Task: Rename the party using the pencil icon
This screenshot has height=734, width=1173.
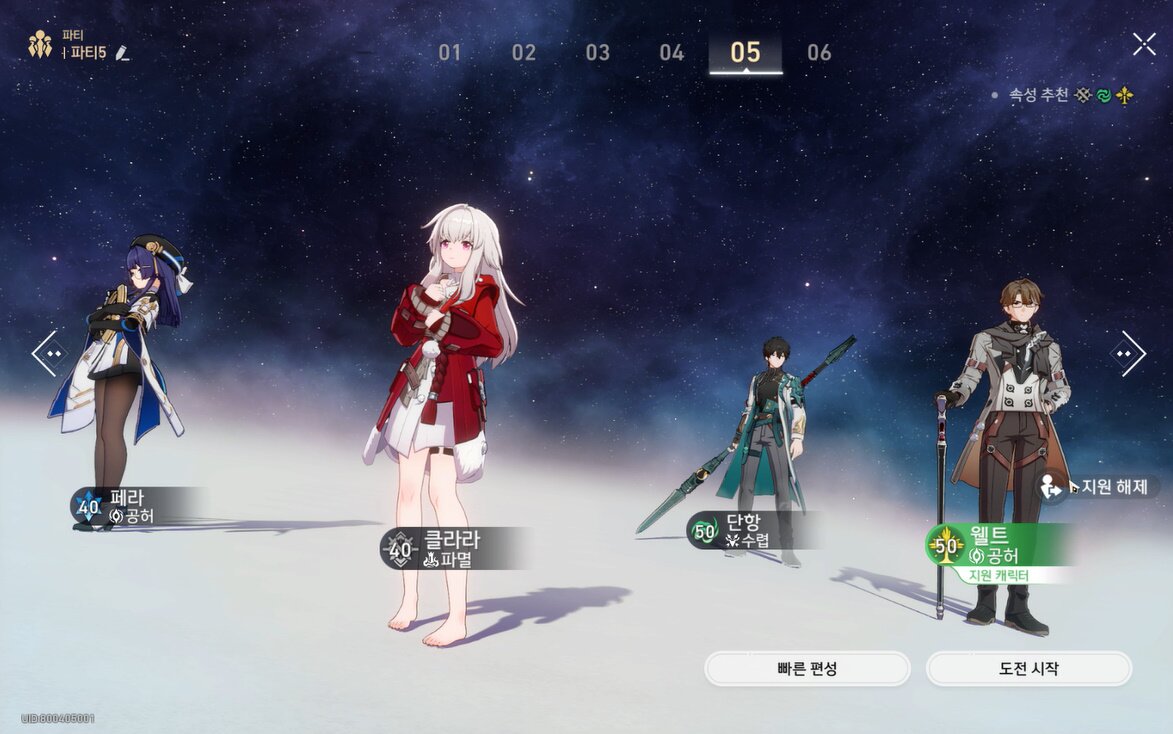Action: point(123,52)
